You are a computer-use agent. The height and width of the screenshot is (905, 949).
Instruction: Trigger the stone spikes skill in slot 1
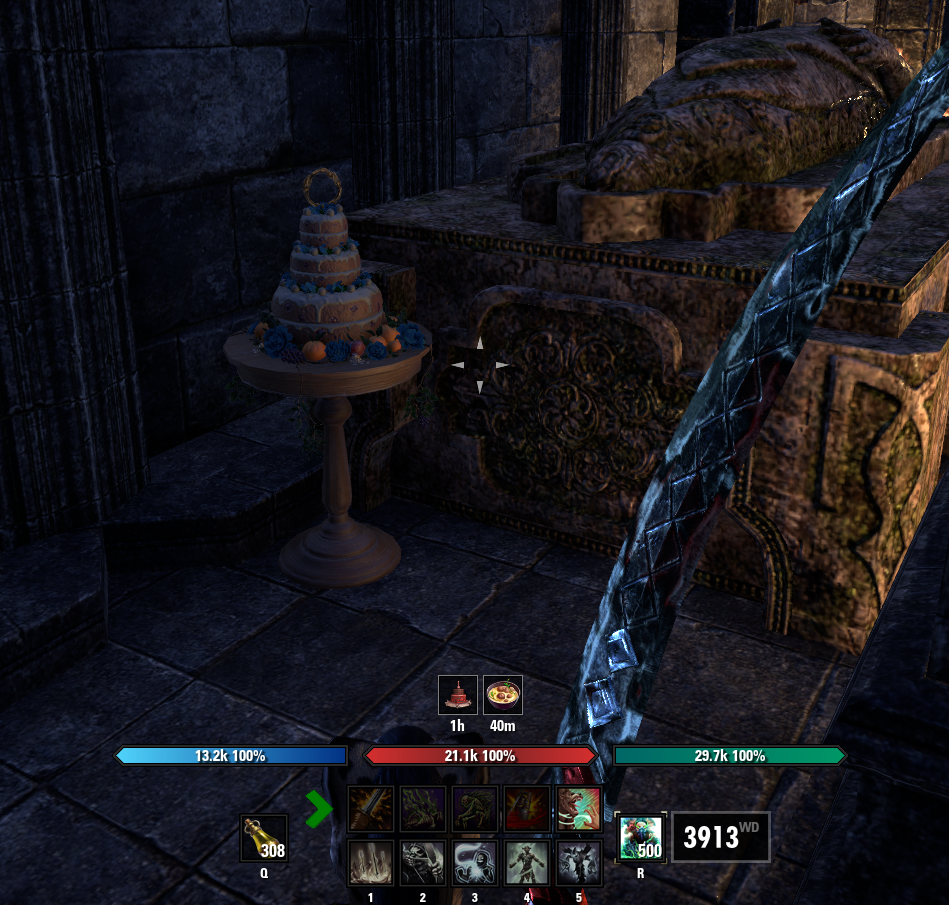click(370, 863)
